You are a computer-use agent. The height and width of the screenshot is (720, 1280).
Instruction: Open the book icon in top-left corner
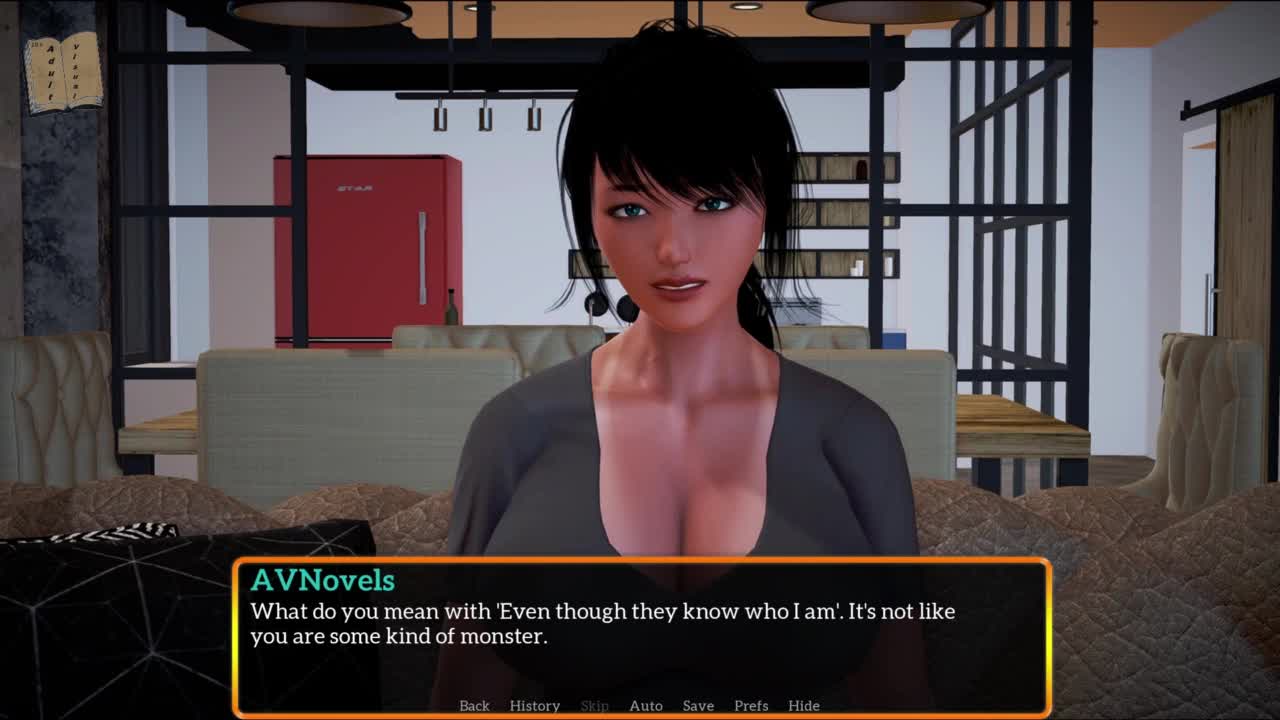click(x=63, y=72)
